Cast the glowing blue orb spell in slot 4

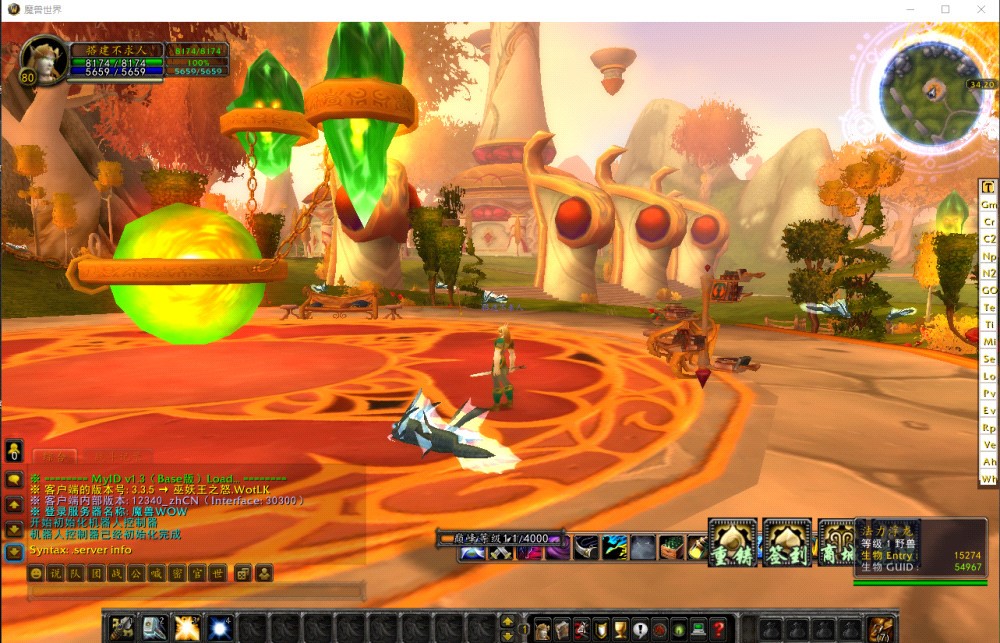coord(219,628)
